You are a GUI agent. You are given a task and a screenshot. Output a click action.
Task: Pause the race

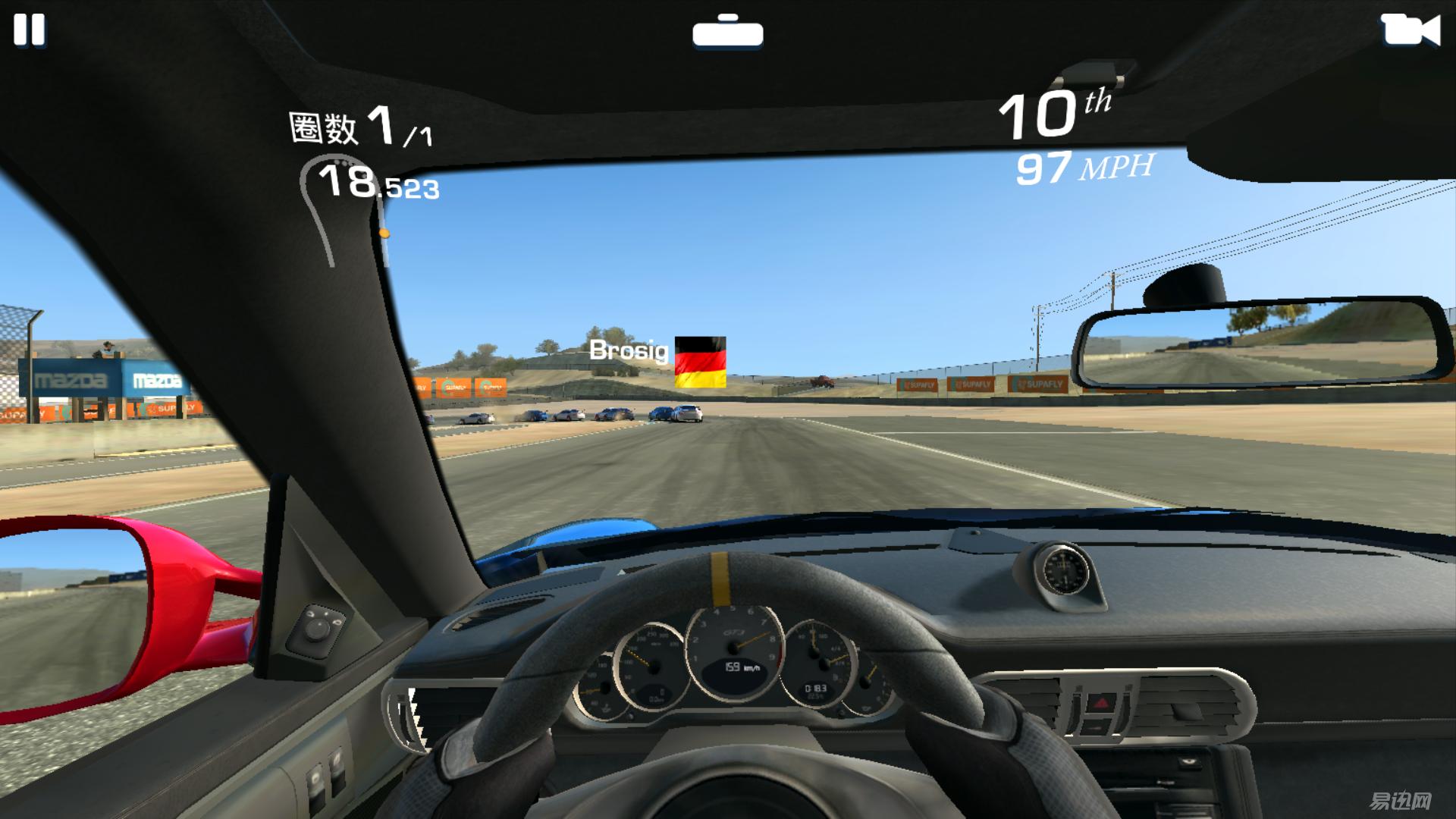30,30
